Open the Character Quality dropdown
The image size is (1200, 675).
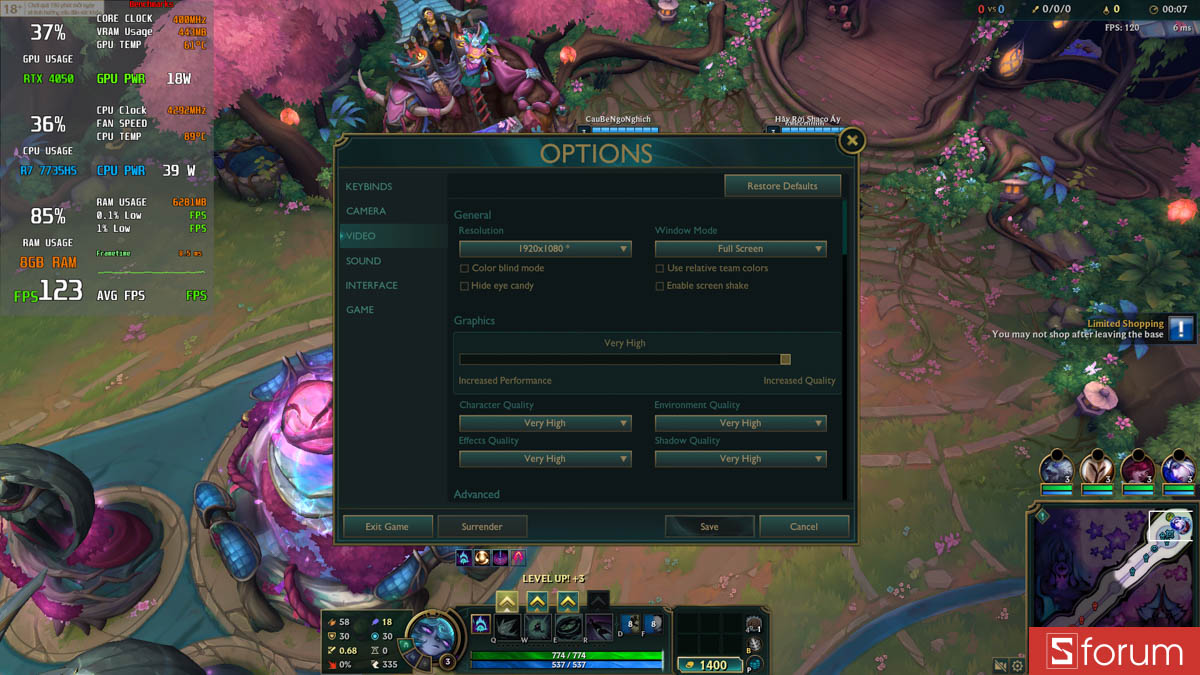point(545,424)
